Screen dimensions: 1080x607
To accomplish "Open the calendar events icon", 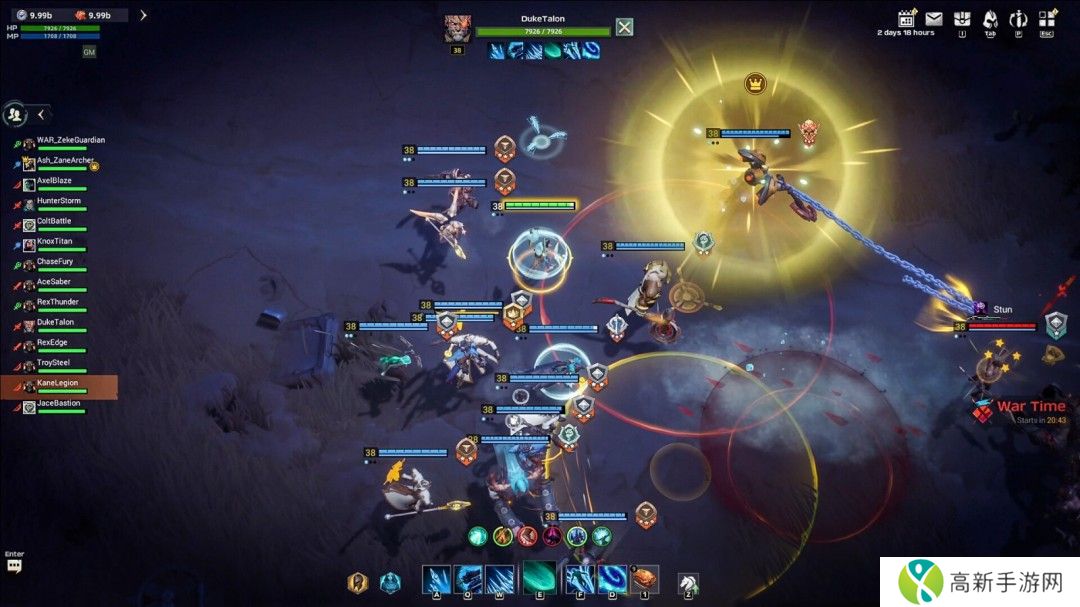I will tap(907, 19).
